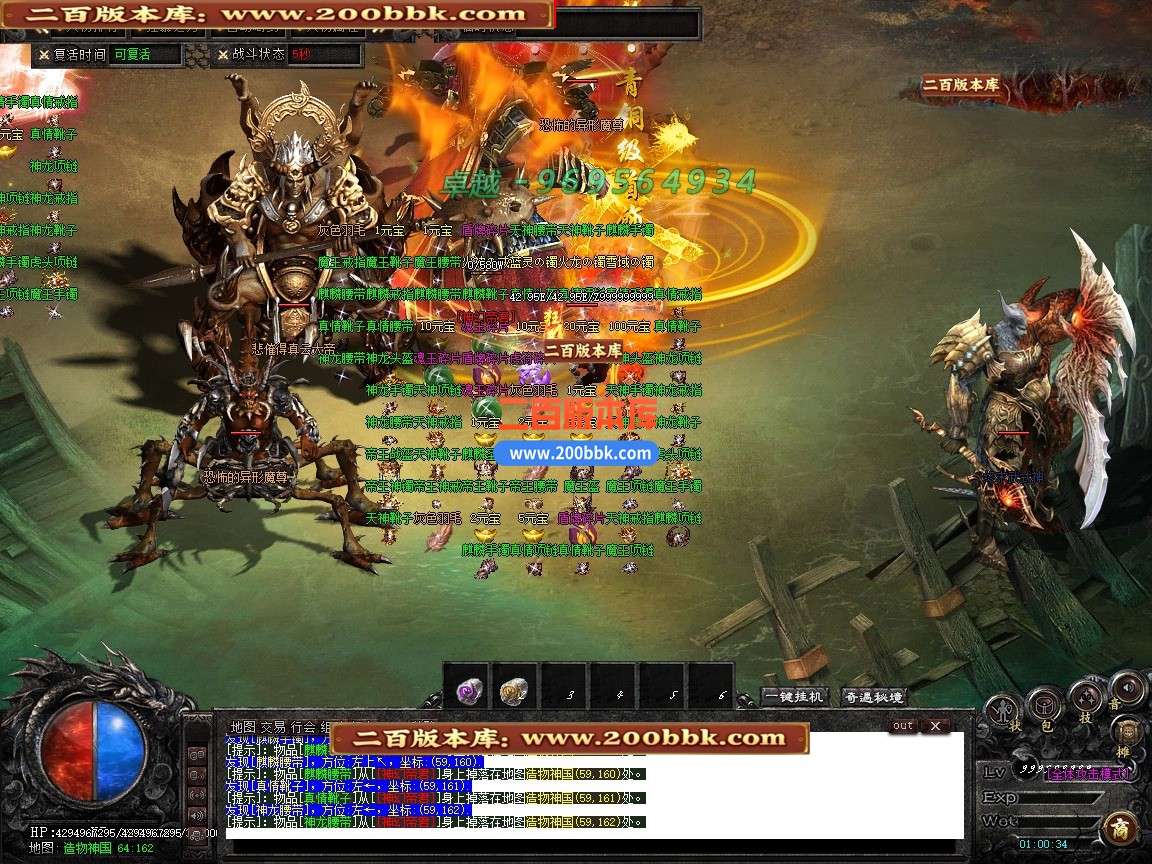Activate the 一键挂机 auto-battle button
This screenshot has height=864, width=1152.
[x=795, y=697]
